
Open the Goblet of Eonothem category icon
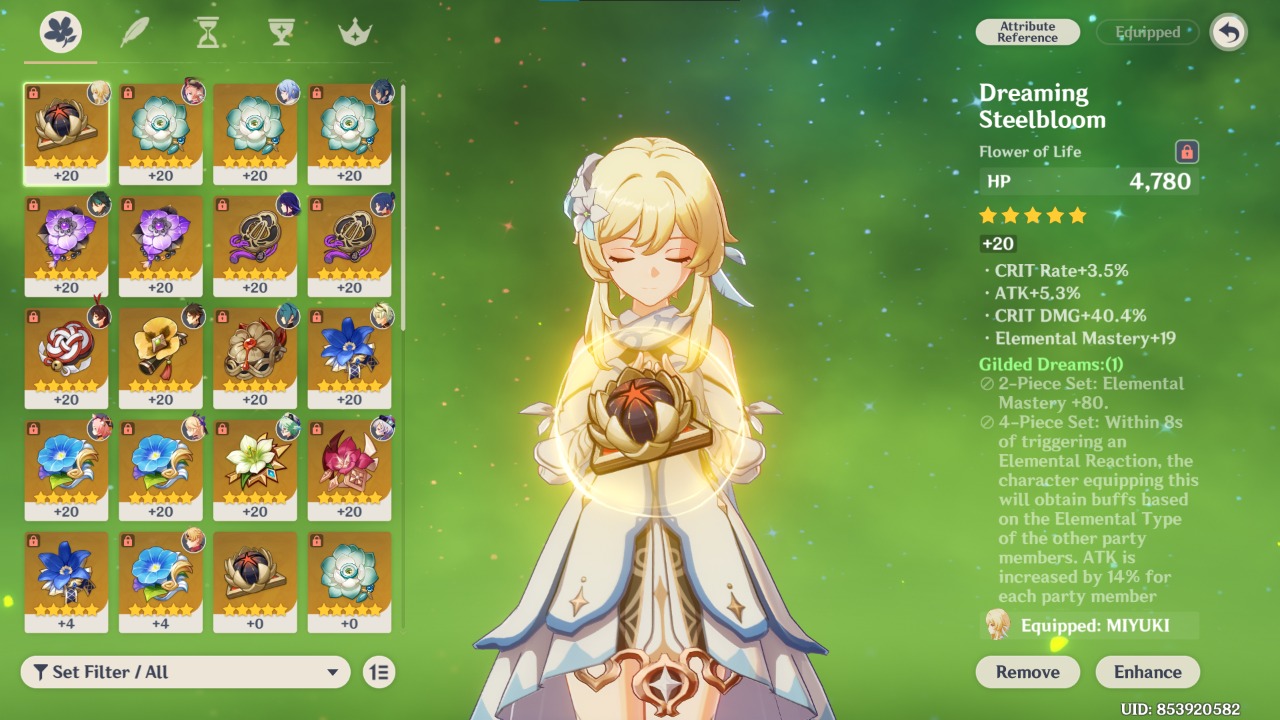[281, 31]
